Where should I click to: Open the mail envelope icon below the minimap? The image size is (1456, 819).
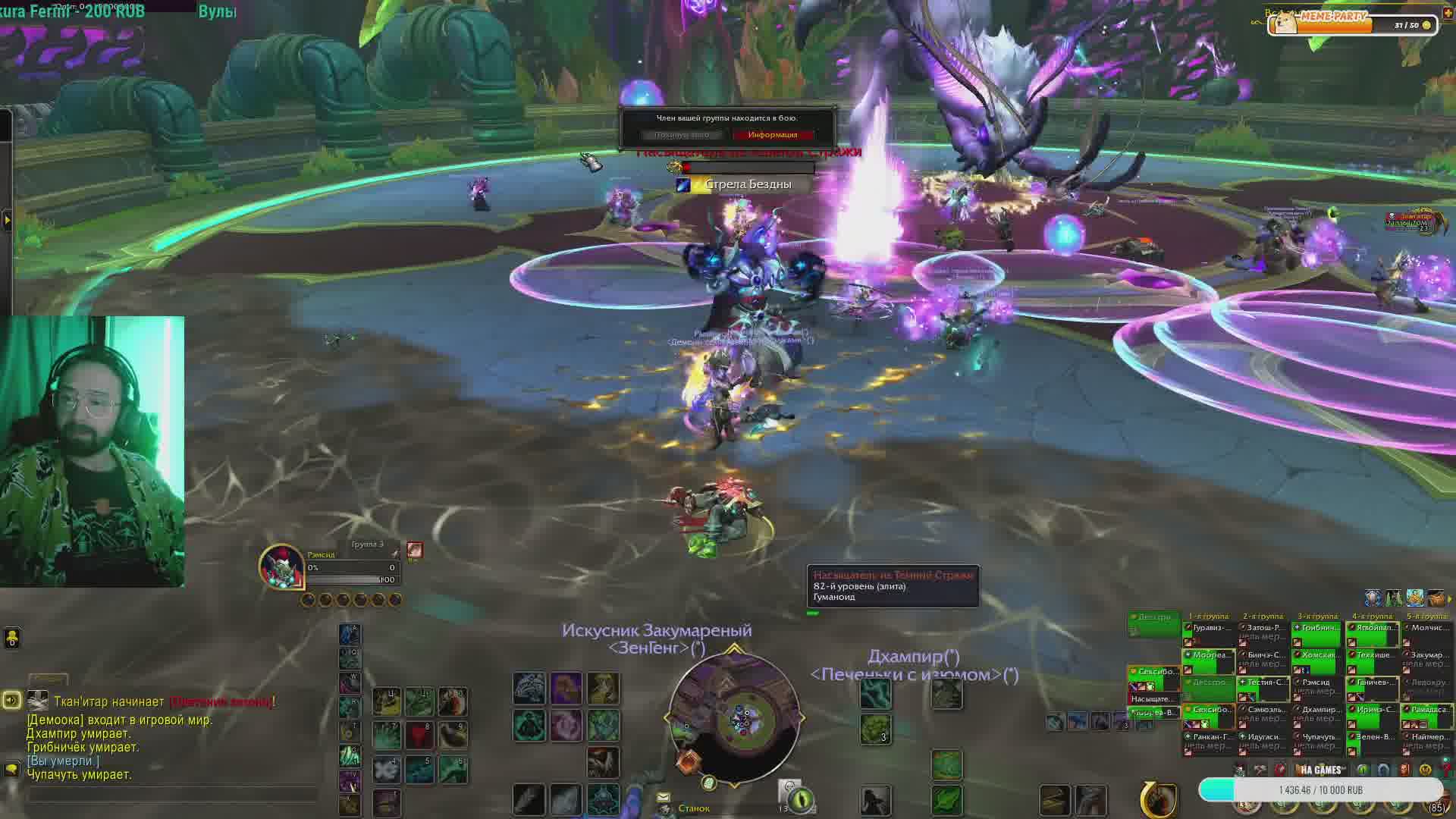pyautogui.click(x=664, y=797)
